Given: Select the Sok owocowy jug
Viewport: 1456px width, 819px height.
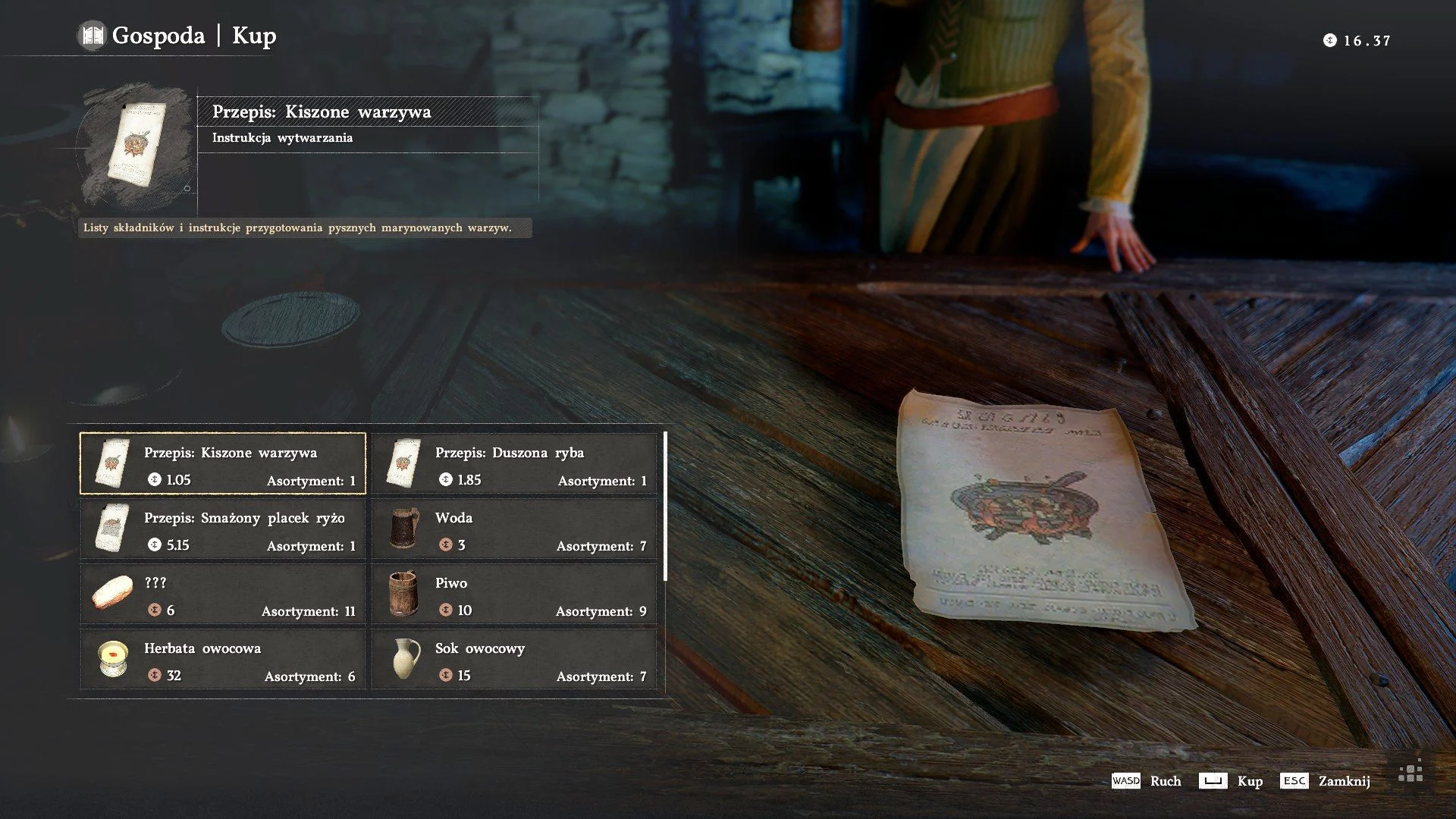Looking at the screenshot, I should click(x=514, y=659).
